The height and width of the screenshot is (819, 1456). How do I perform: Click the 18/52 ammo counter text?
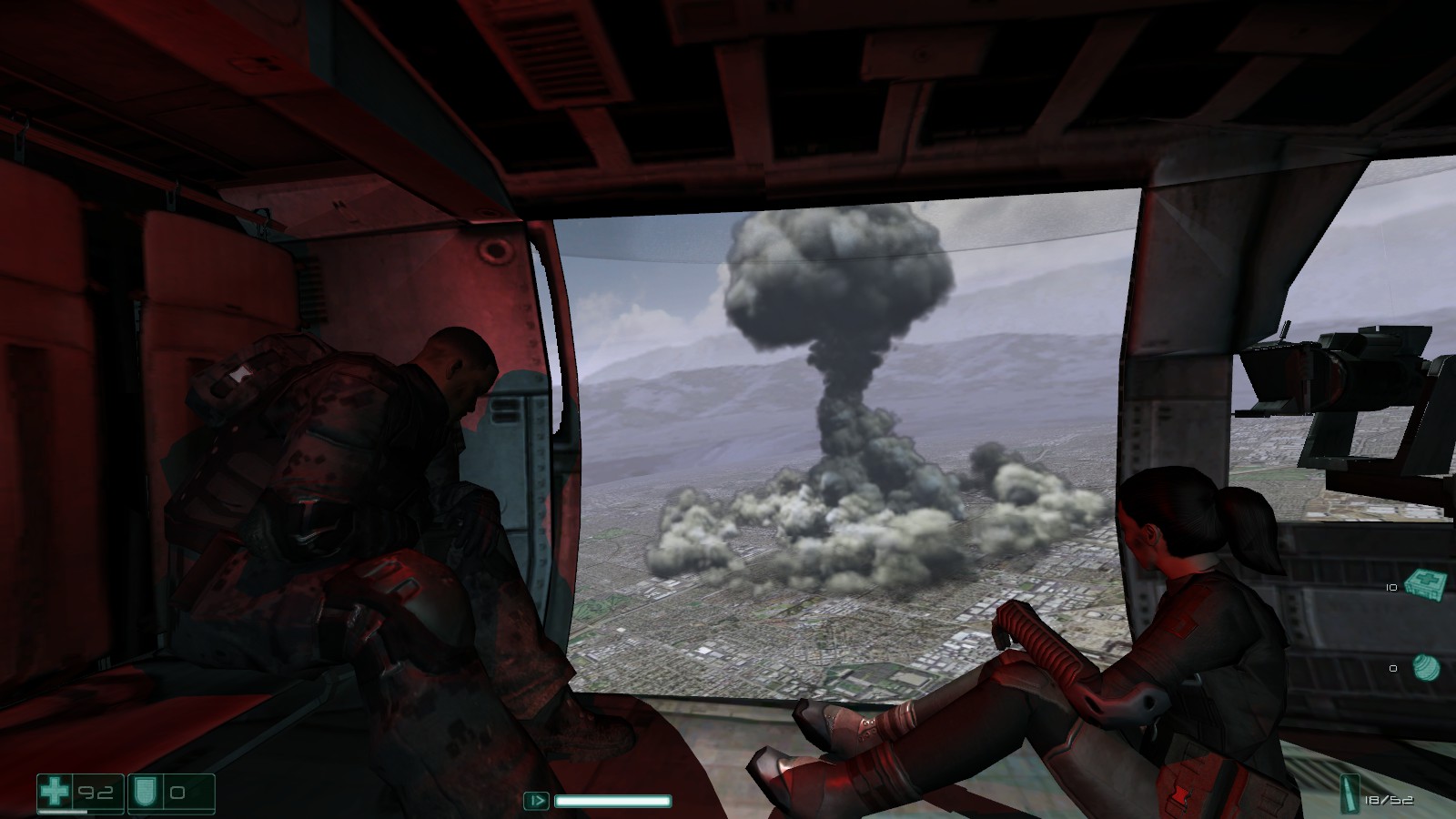click(1390, 799)
